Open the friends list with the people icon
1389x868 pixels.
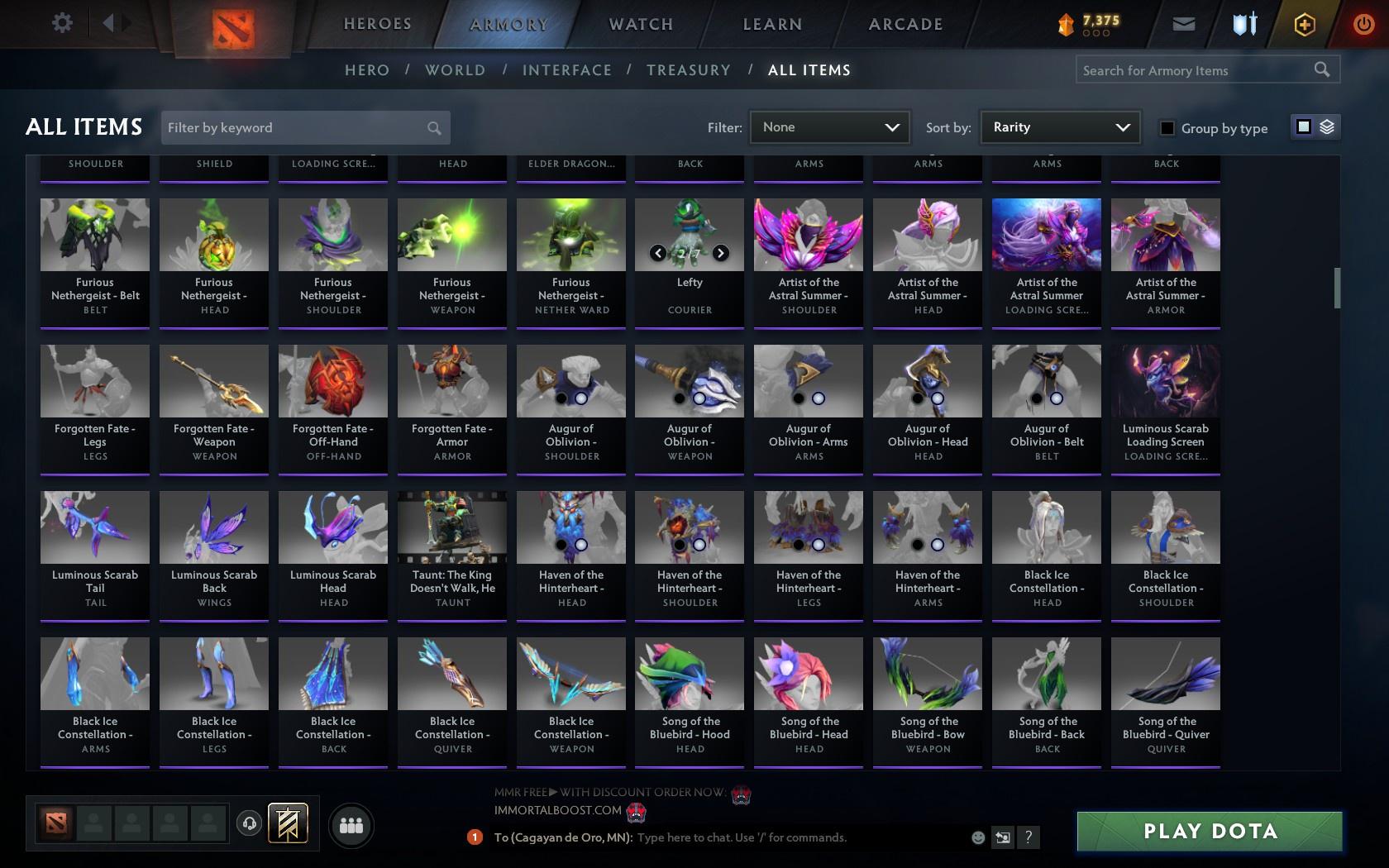(351, 824)
